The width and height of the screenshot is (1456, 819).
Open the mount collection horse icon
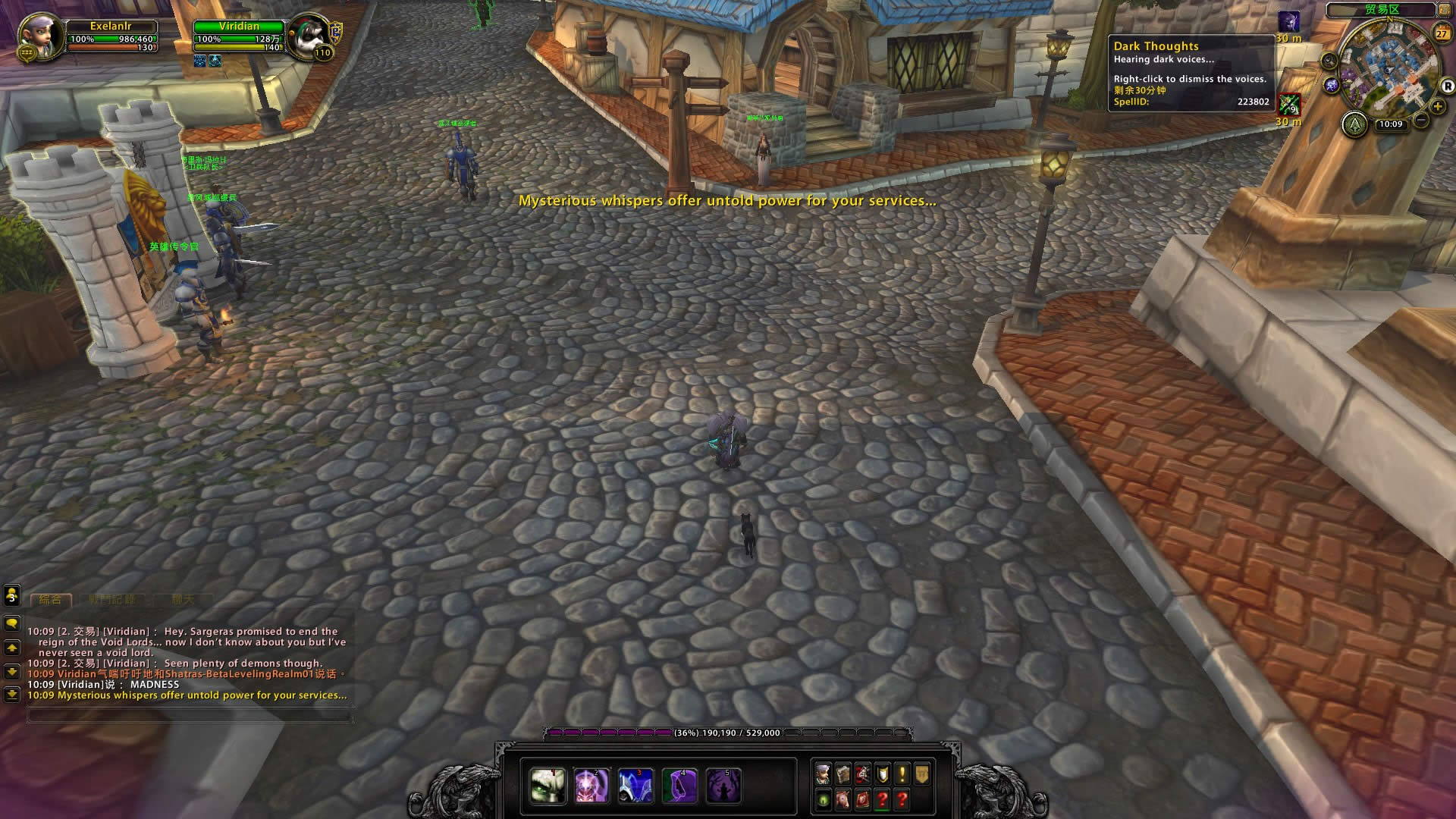[843, 800]
